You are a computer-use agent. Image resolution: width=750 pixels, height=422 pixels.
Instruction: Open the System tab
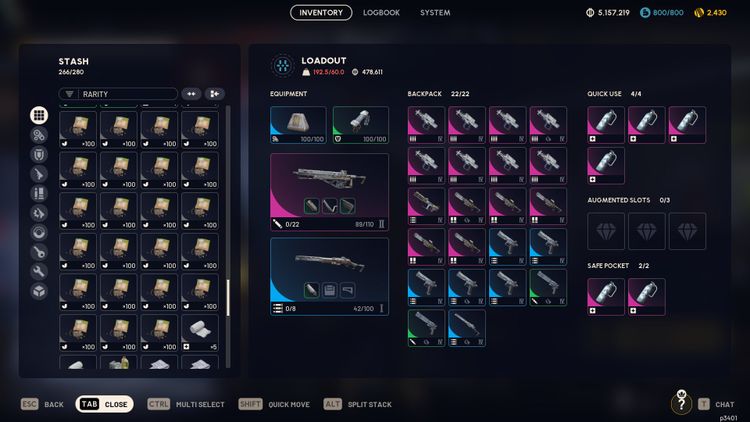tap(435, 13)
